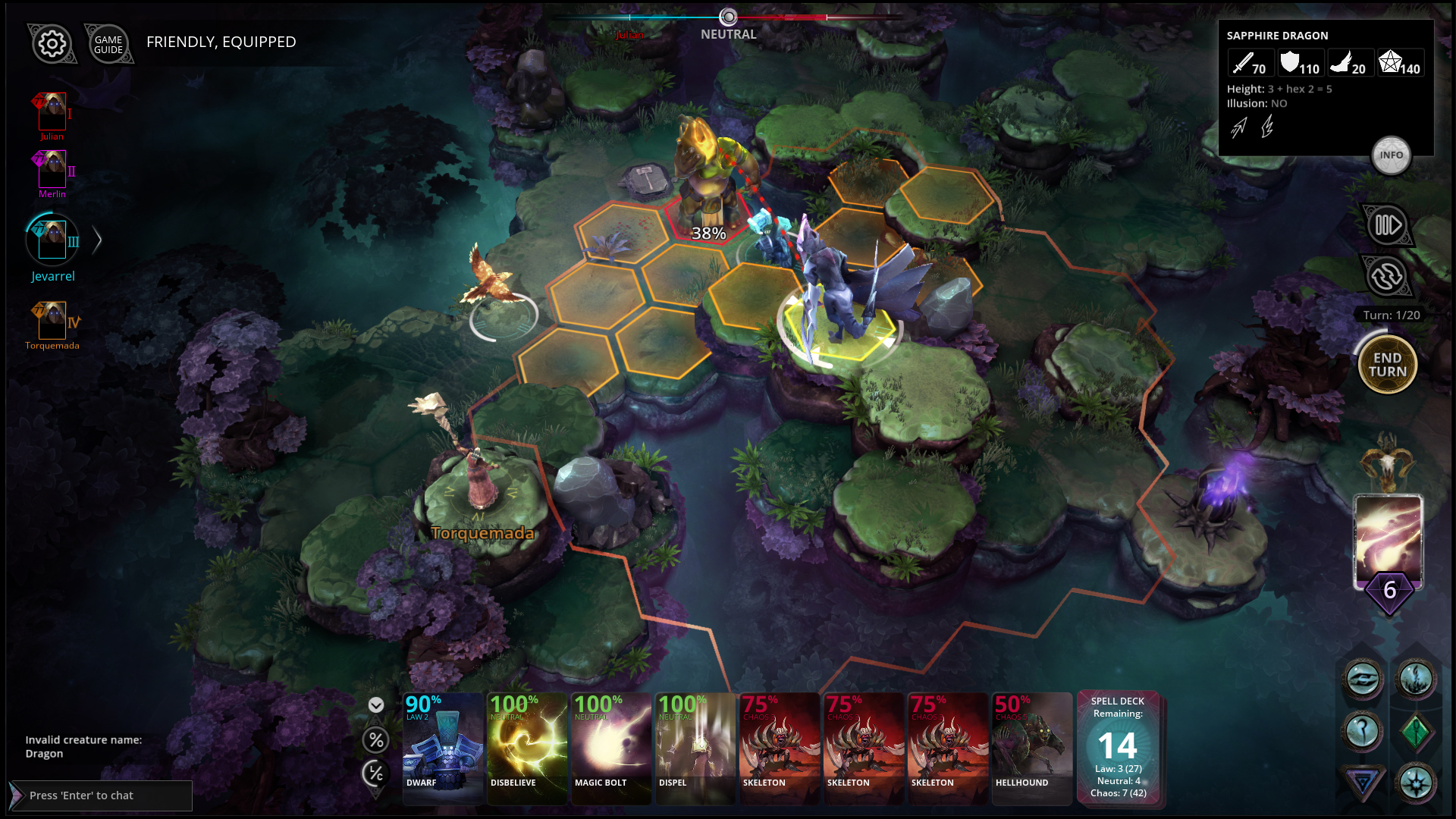Toggle the percentage display button
Viewport: 1456px width, 819px height.
375,740
